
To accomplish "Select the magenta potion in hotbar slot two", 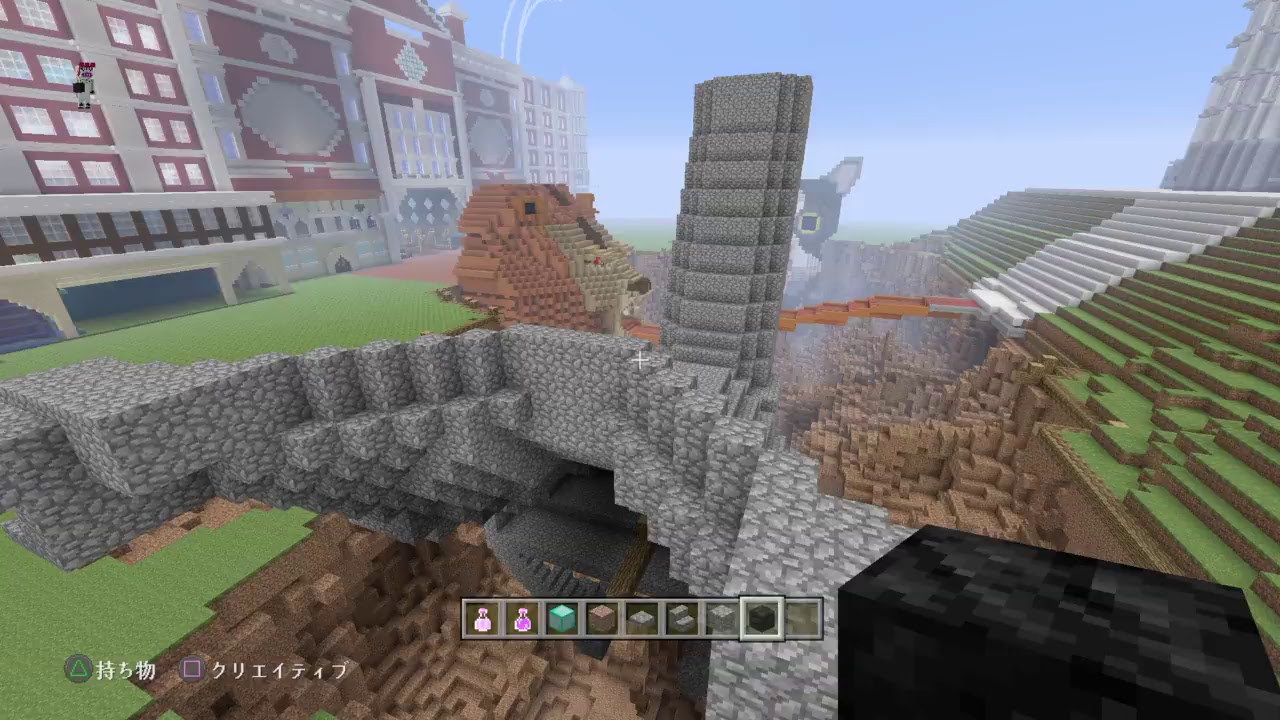I will pyautogui.click(x=523, y=617).
